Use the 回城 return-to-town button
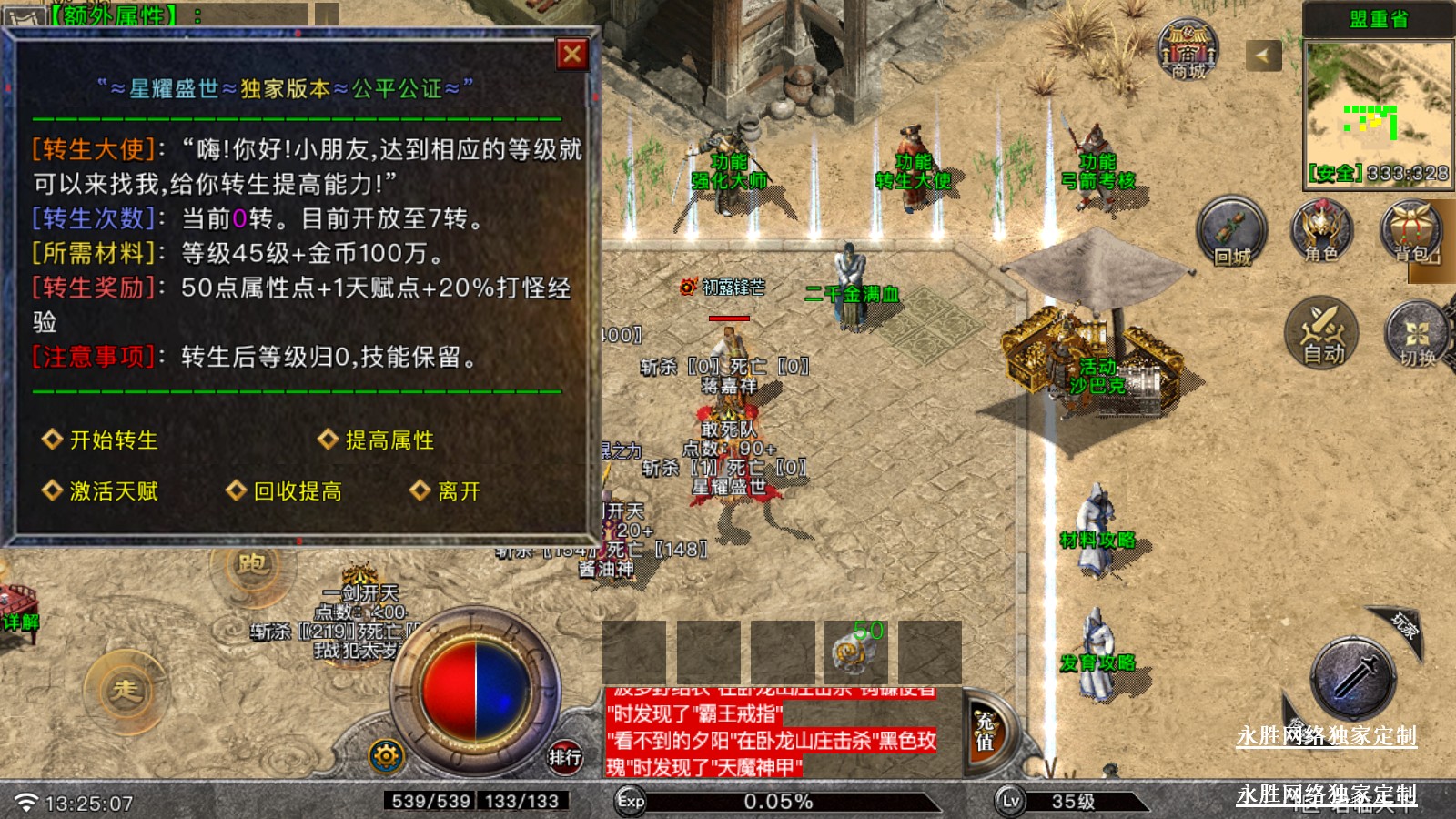1456x819 pixels. (x=1231, y=232)
